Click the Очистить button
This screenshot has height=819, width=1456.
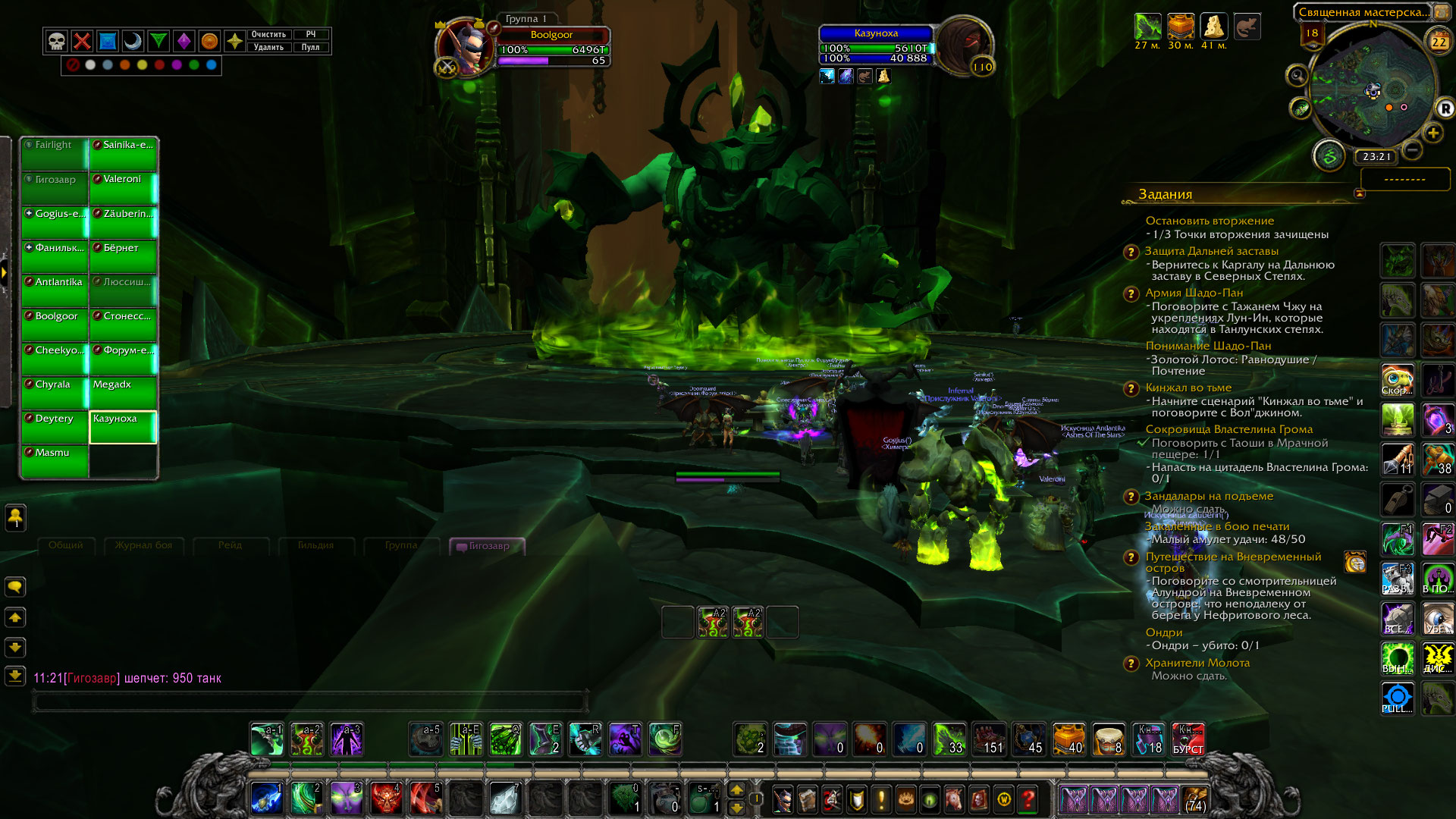point(268,34)
